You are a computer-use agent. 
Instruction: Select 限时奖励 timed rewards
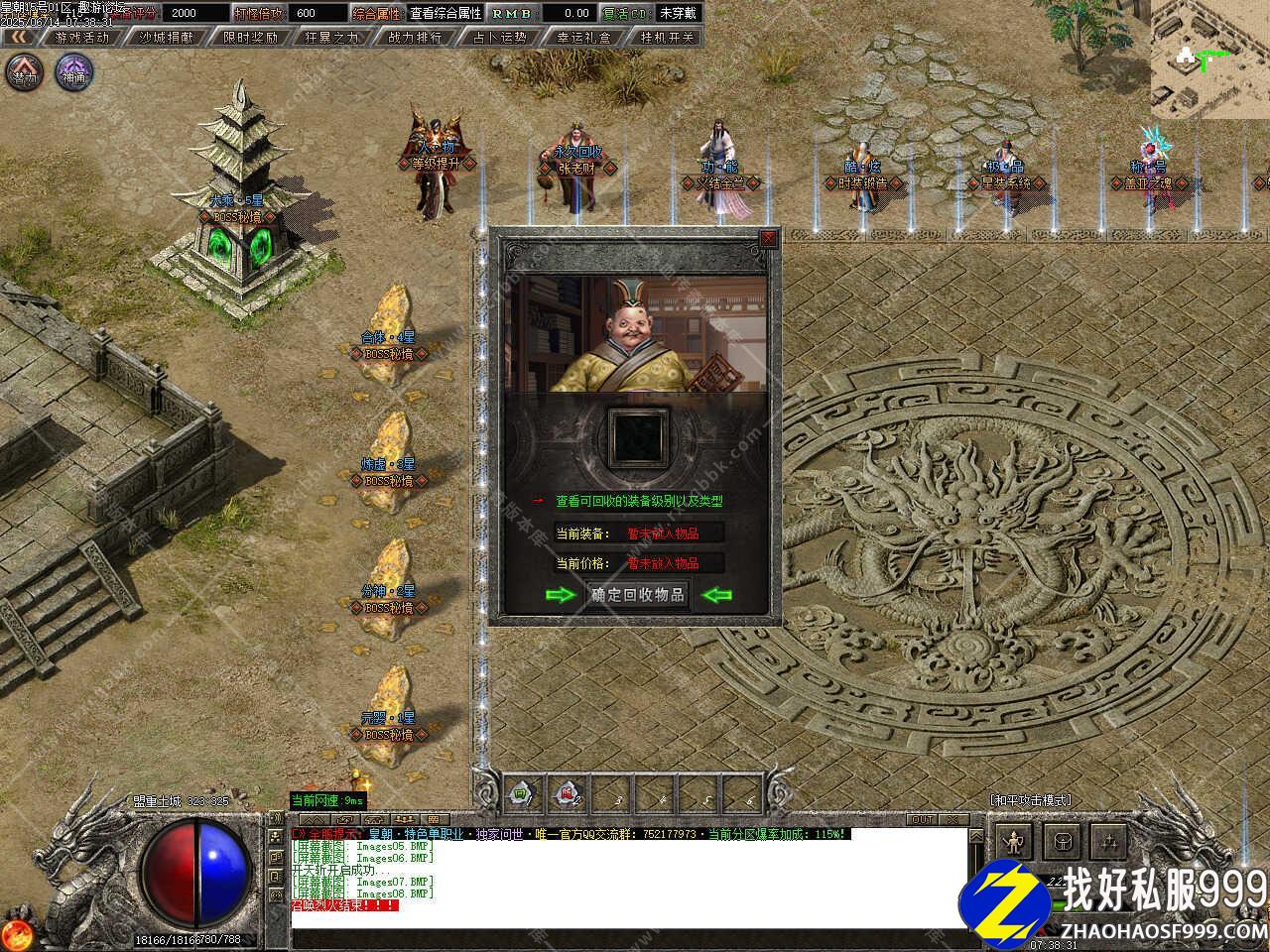[x=250, y=37]
